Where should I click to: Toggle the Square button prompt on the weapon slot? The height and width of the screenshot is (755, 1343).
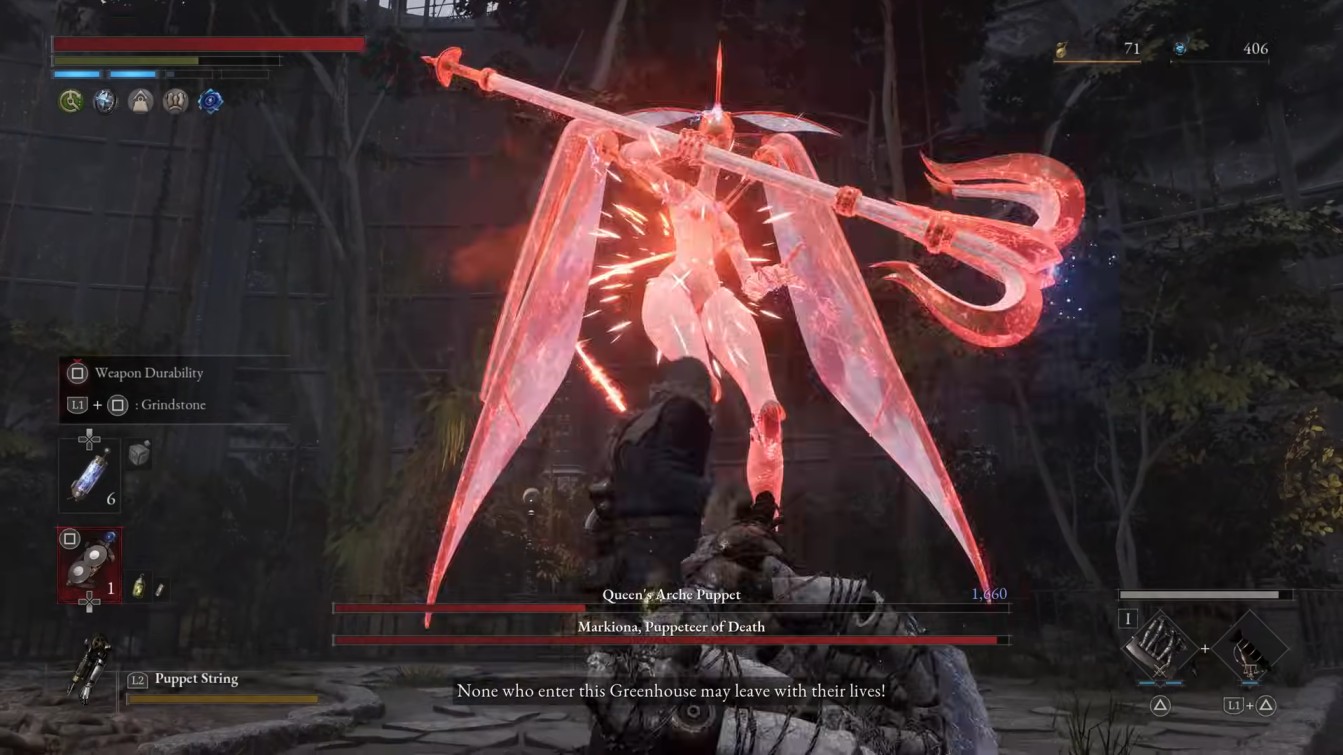pos(70,540)
